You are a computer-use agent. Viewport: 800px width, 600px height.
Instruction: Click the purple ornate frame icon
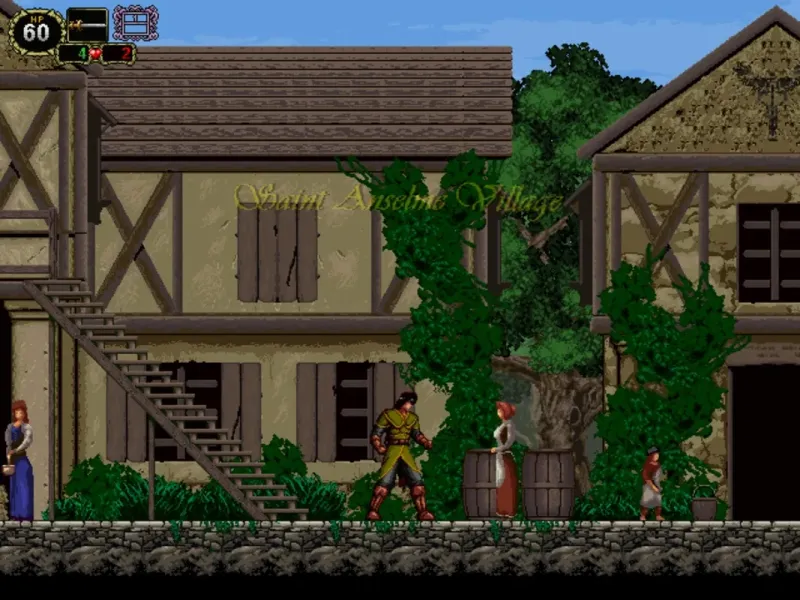click(135, 23)
